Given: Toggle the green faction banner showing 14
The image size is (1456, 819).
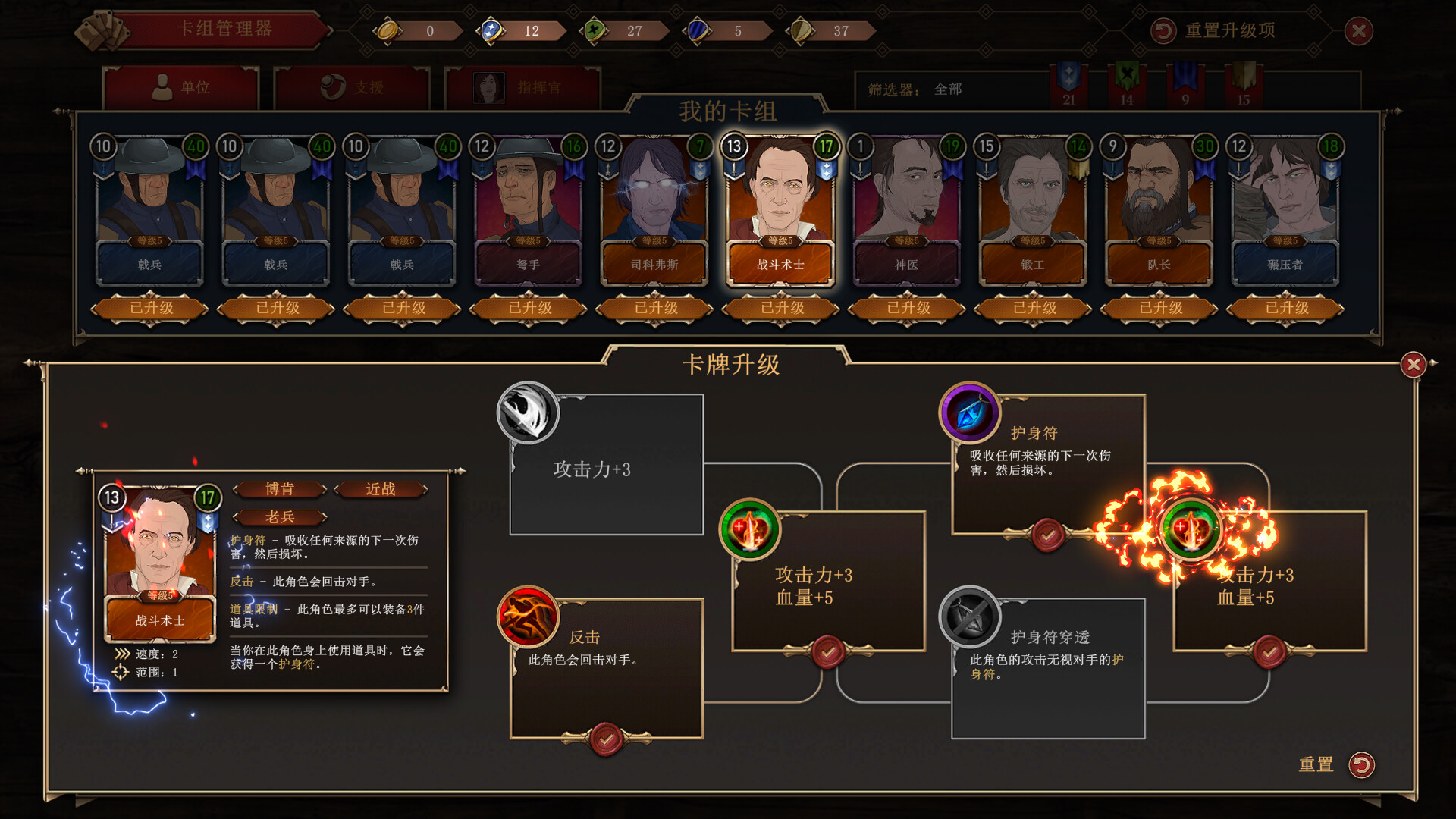Looking at the screenshot, I should click(1128, 83).
